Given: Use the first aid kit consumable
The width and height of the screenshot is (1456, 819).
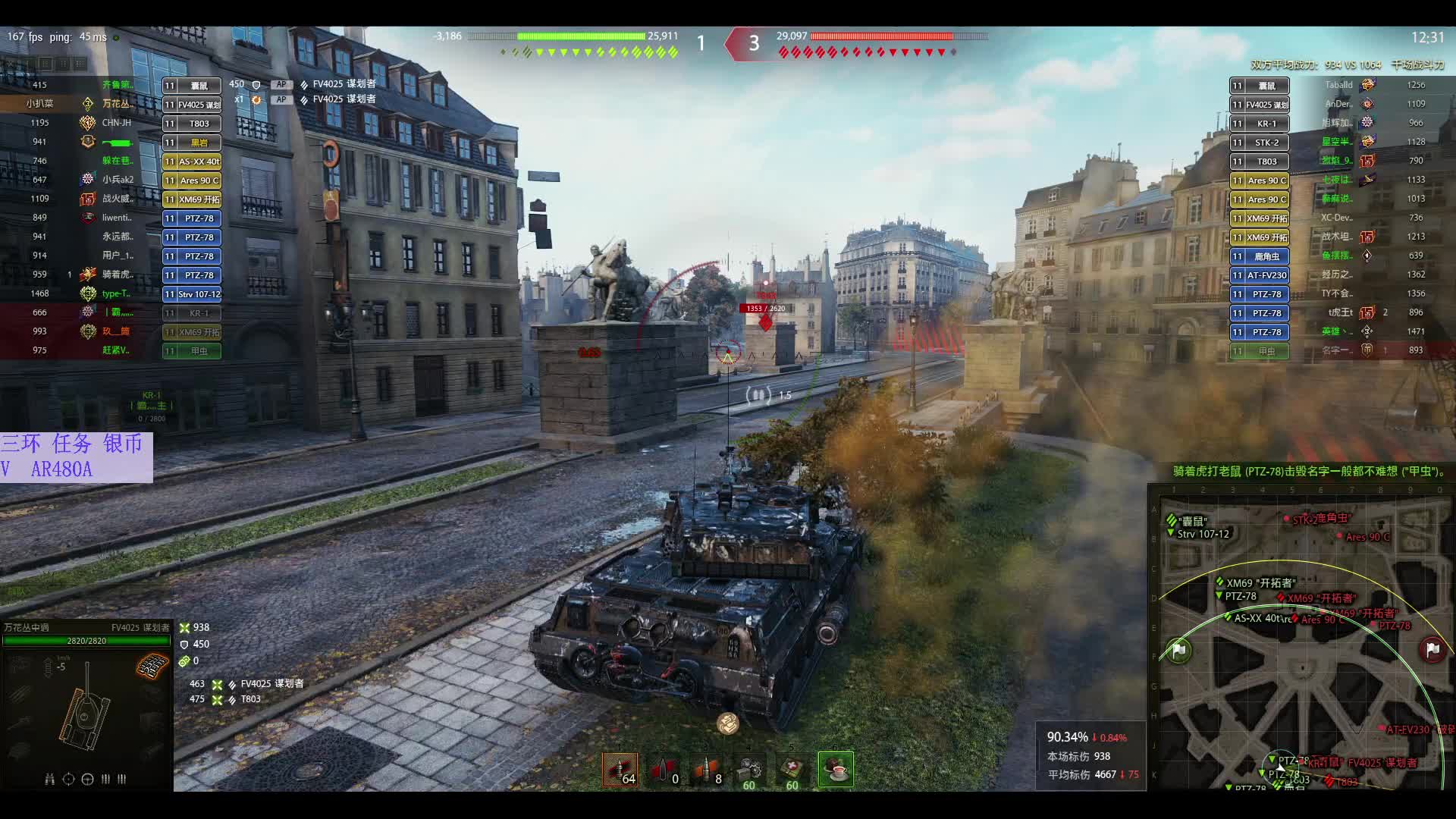Looking at the screenshot, I should [x=792, y=770].
